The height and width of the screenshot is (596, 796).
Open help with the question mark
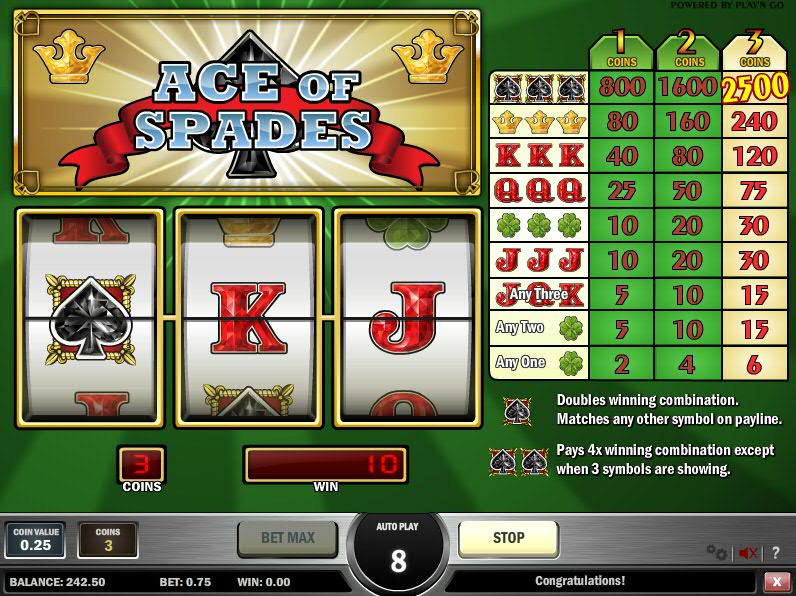point(775,552)
